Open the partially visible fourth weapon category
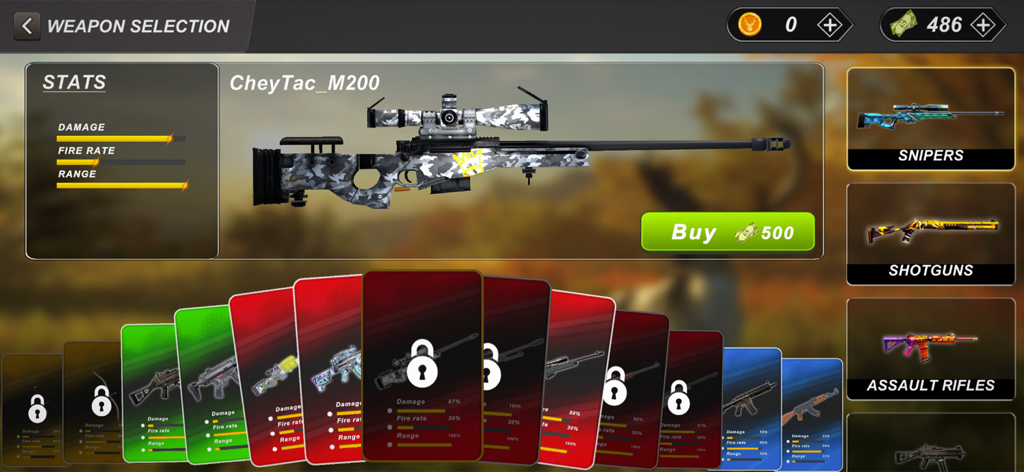Image resolution: width=1024 pixels, height=472 pixels. 930,444
